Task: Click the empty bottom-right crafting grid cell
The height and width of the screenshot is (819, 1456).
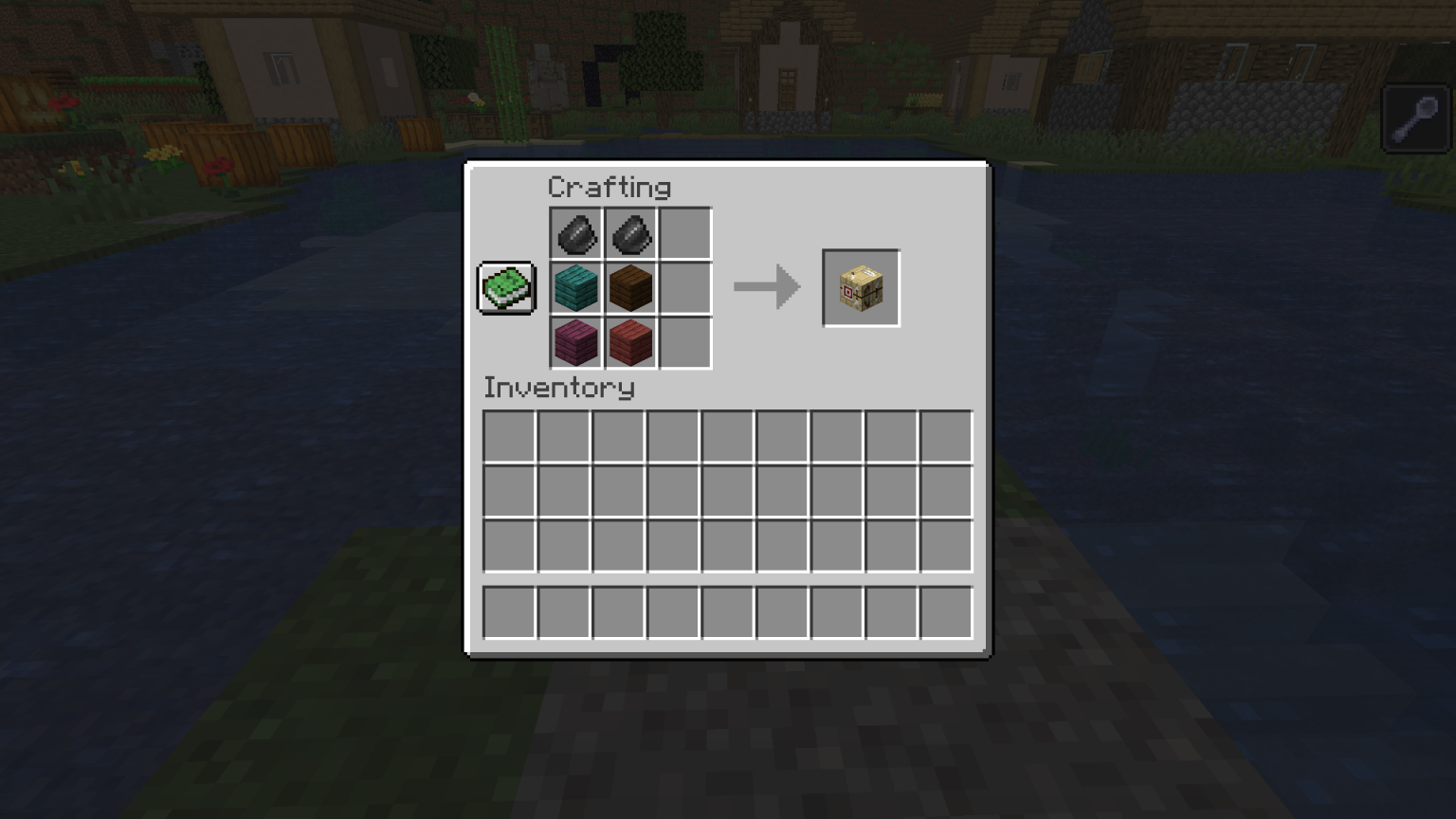Action: [x=686, y=342]
